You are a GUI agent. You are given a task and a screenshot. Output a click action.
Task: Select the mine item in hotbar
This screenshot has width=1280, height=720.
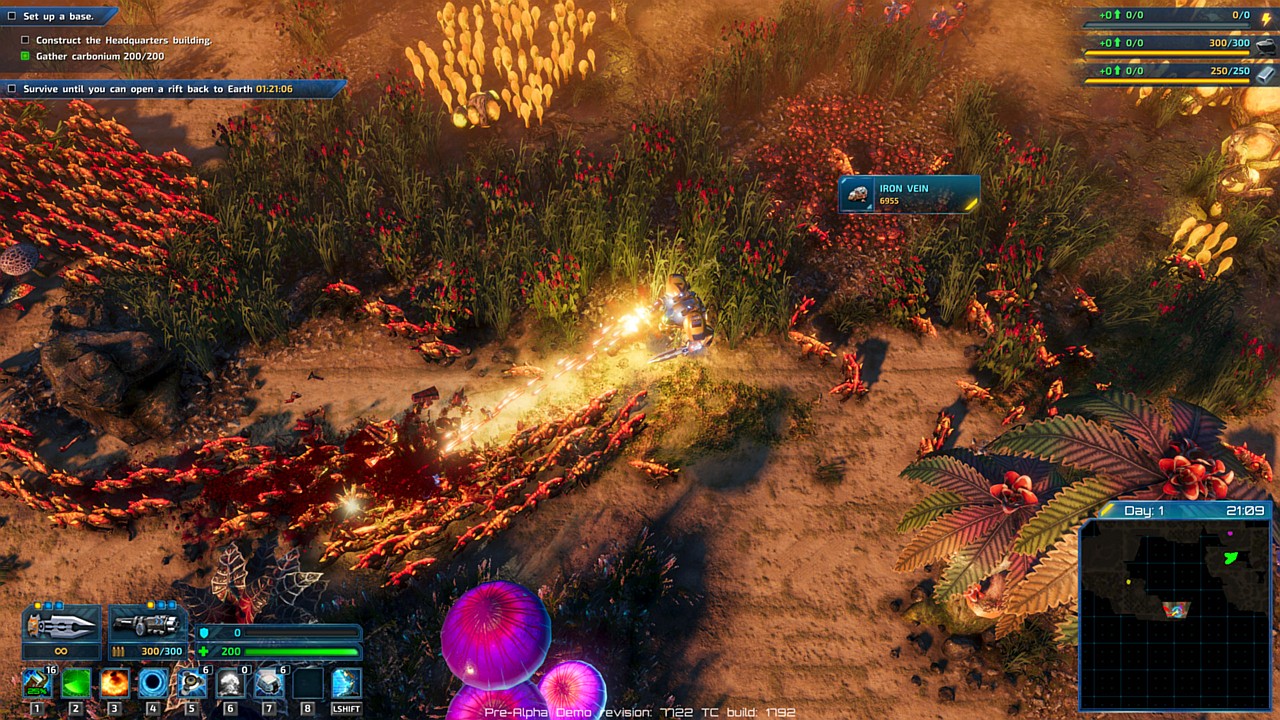(x=192, y=683)
